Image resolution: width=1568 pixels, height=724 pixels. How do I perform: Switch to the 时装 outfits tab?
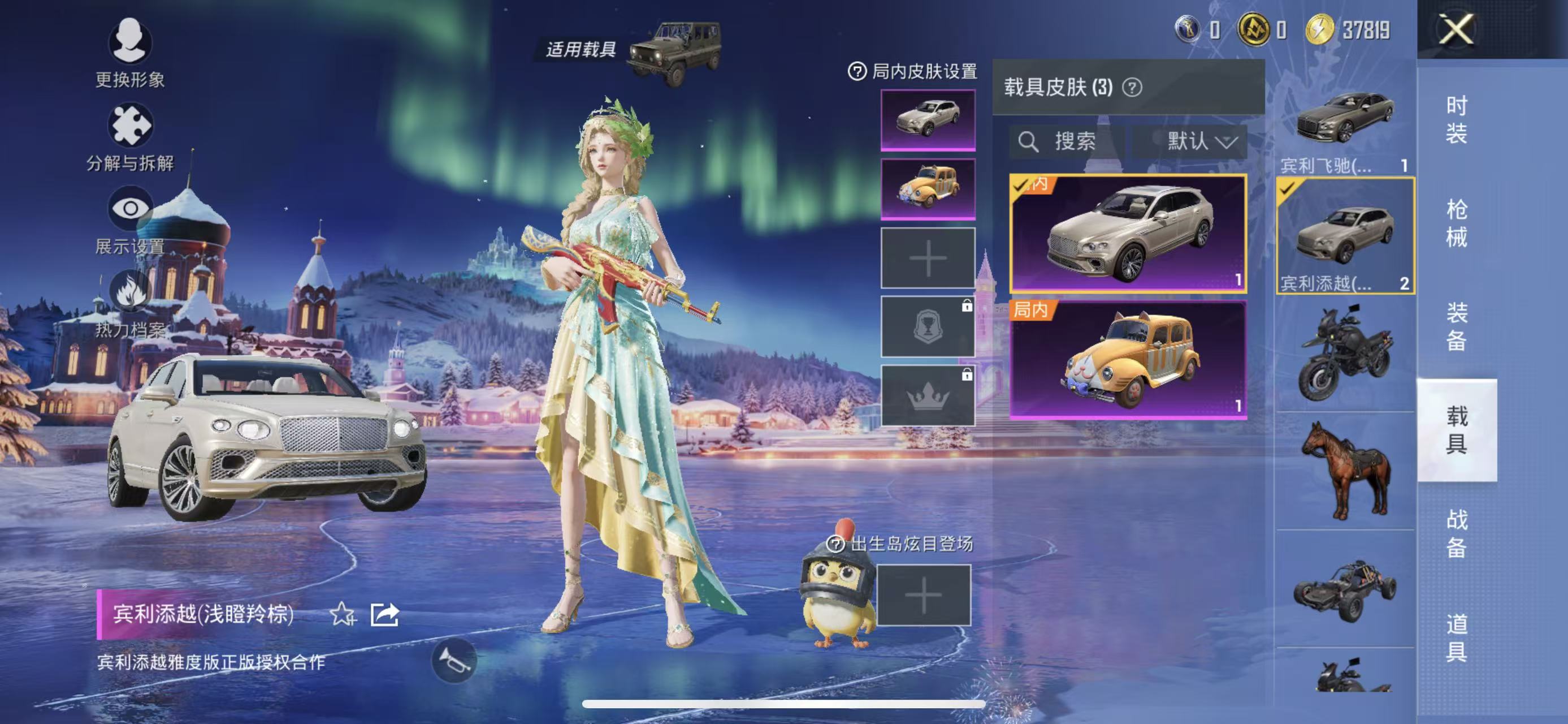(1456, 120)
